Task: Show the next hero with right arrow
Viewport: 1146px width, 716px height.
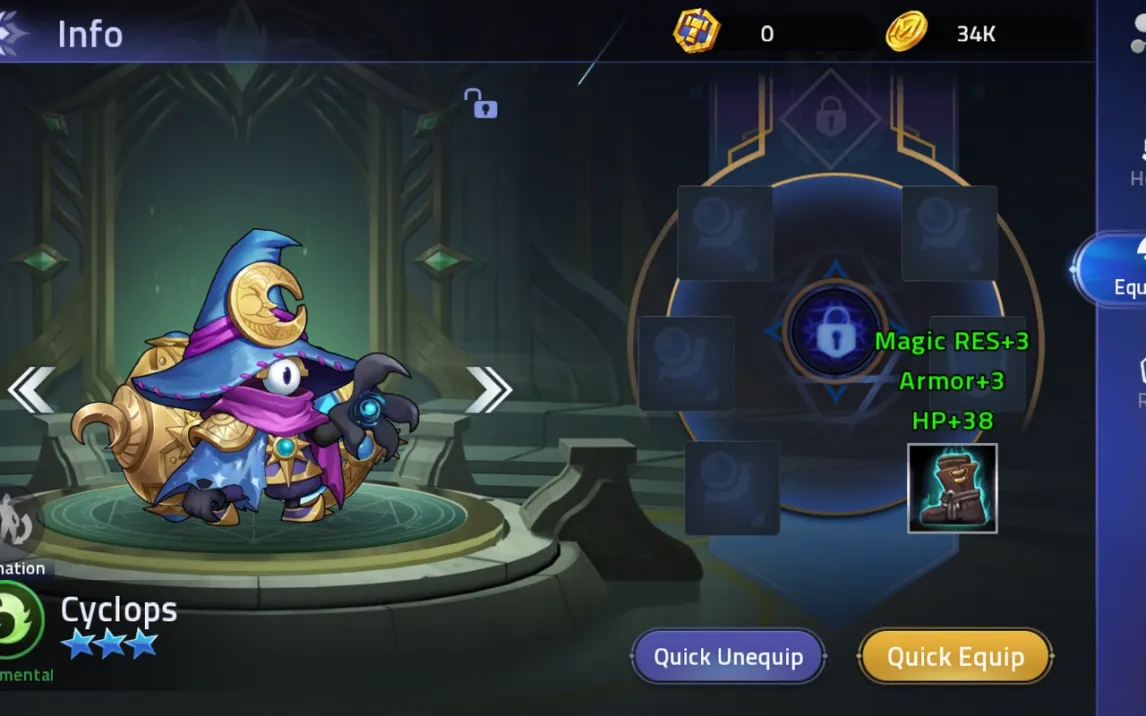Action: click(488, 390)
